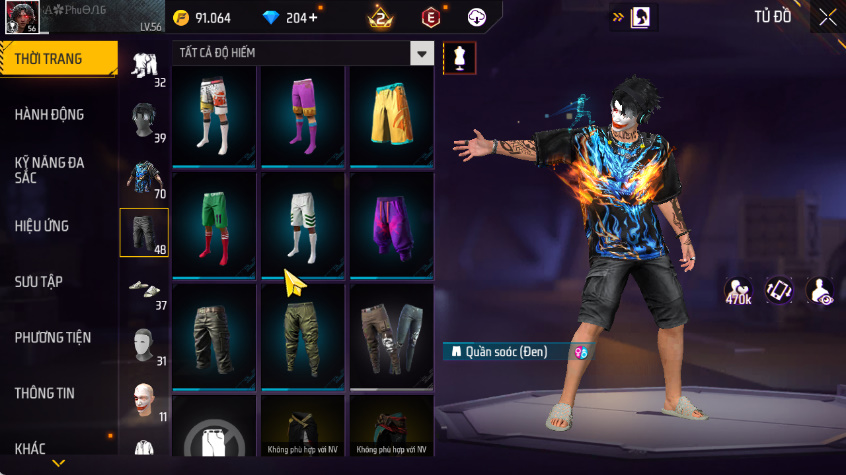Select the yellow shorts item
Screen dimensions: 846x475
coord(391,116)
